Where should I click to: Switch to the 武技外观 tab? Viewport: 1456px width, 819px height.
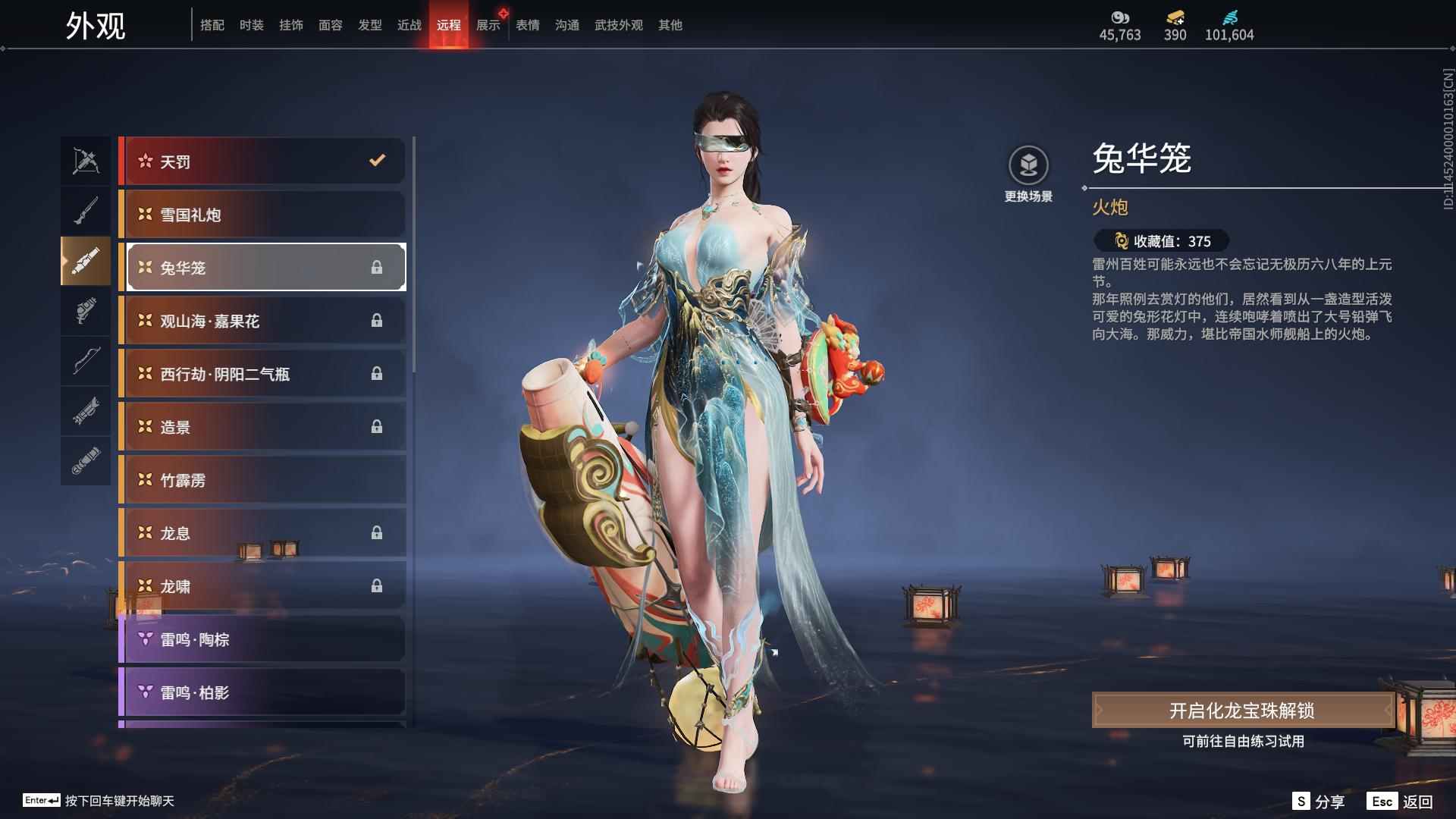coord(618,25)
